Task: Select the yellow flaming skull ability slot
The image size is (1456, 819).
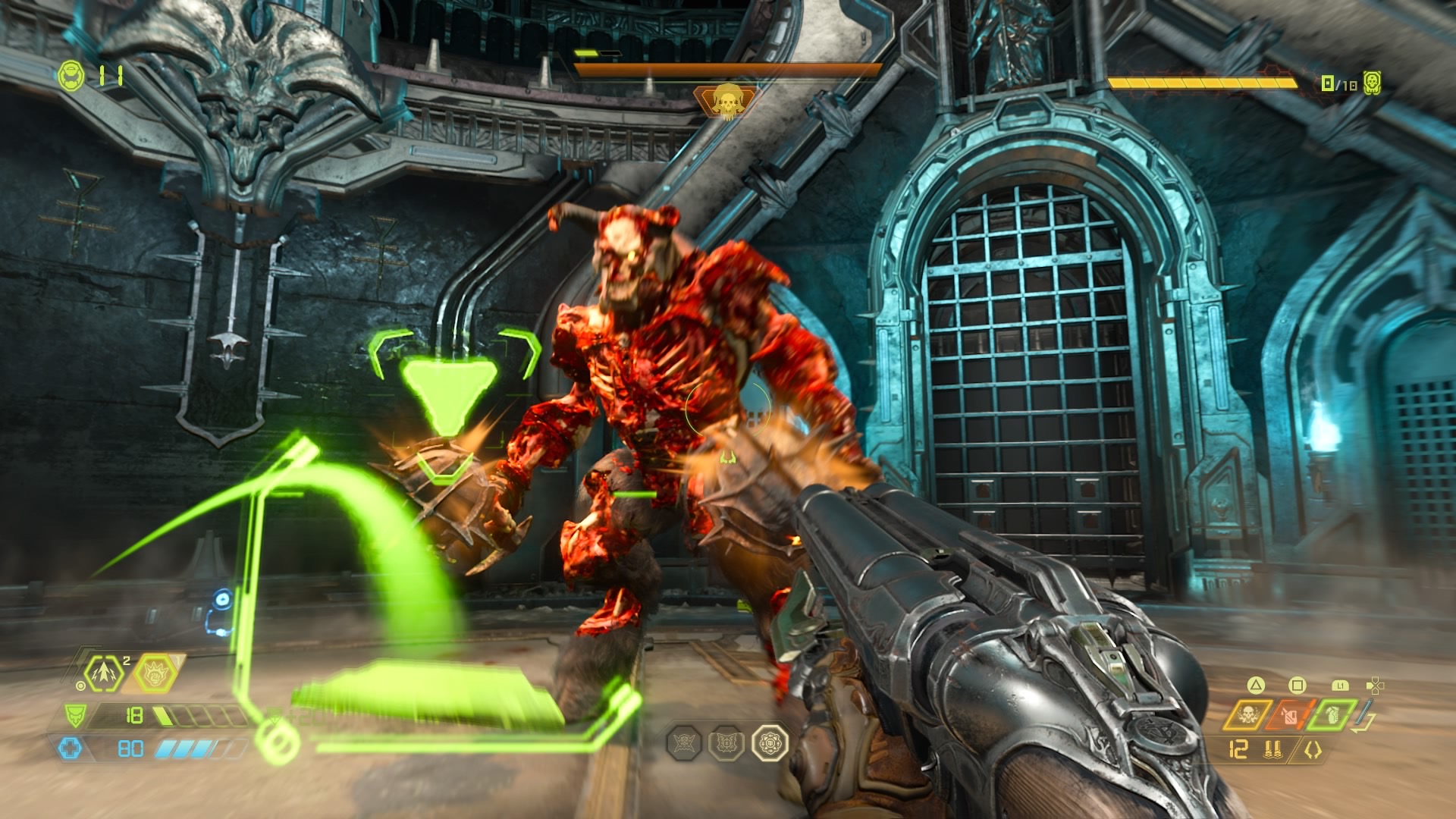Action: tap(1247, 715)
